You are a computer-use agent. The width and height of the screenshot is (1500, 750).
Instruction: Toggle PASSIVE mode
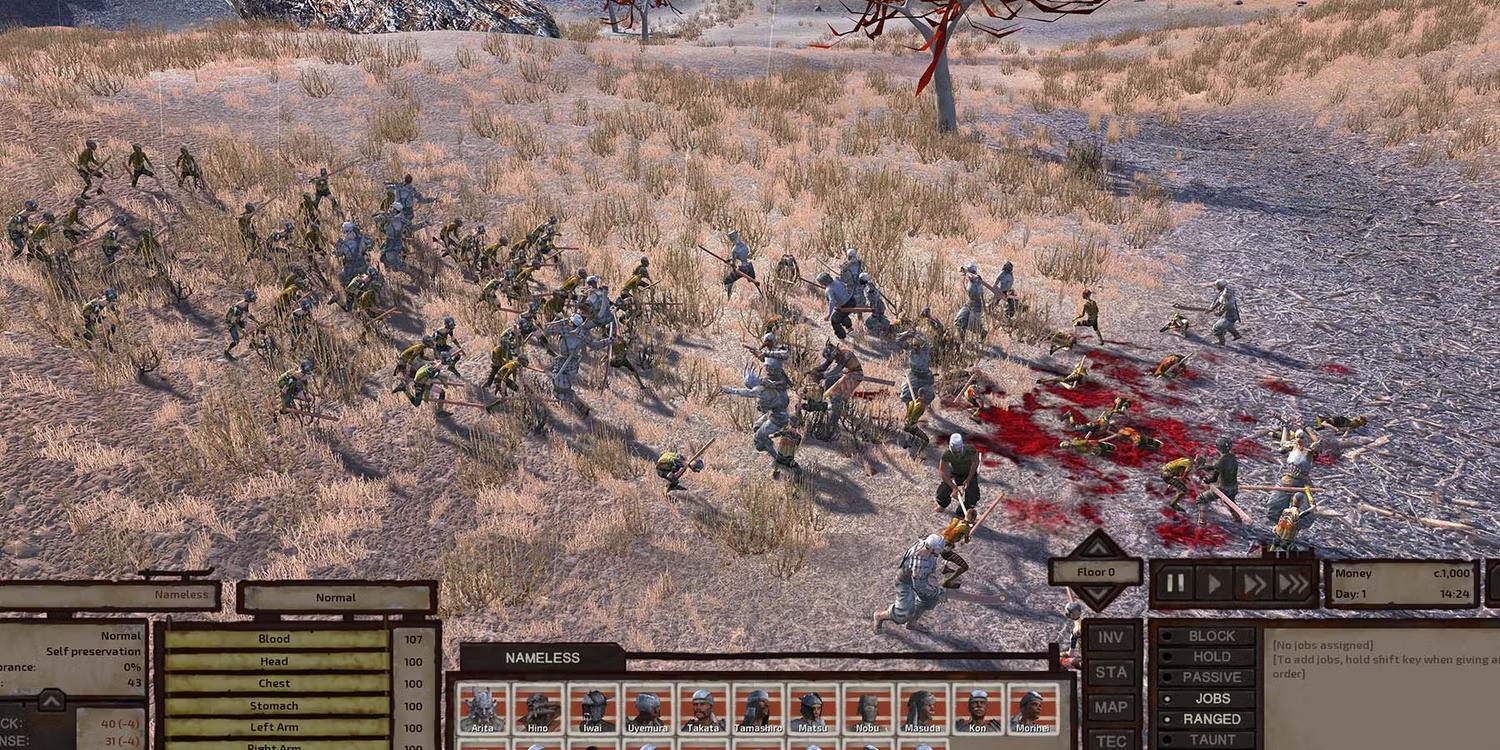pyautogui.click(x=1207, y=677)
